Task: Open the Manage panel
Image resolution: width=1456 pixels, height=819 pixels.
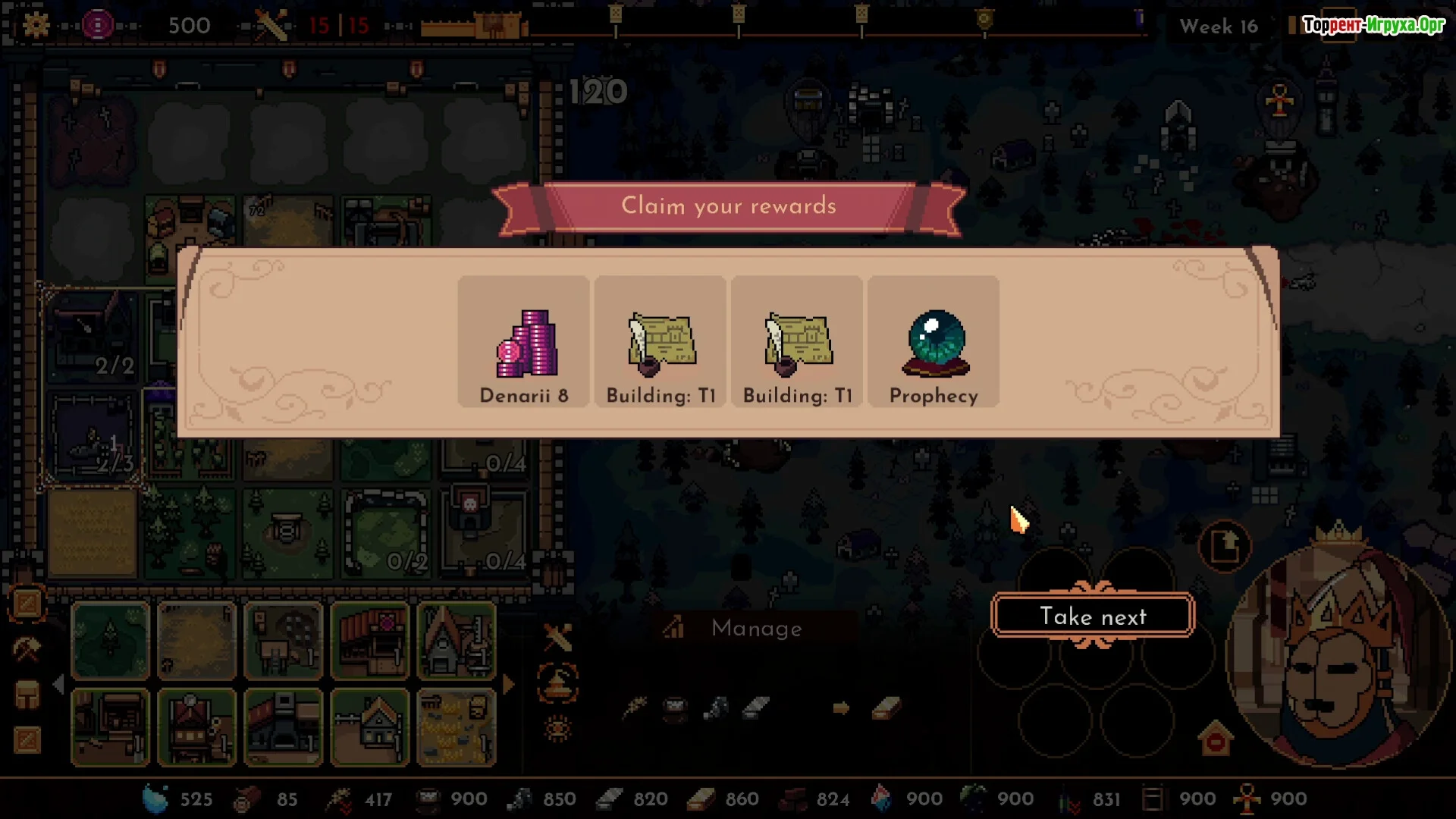Action: pyautogui.click(x=755, y=628)
